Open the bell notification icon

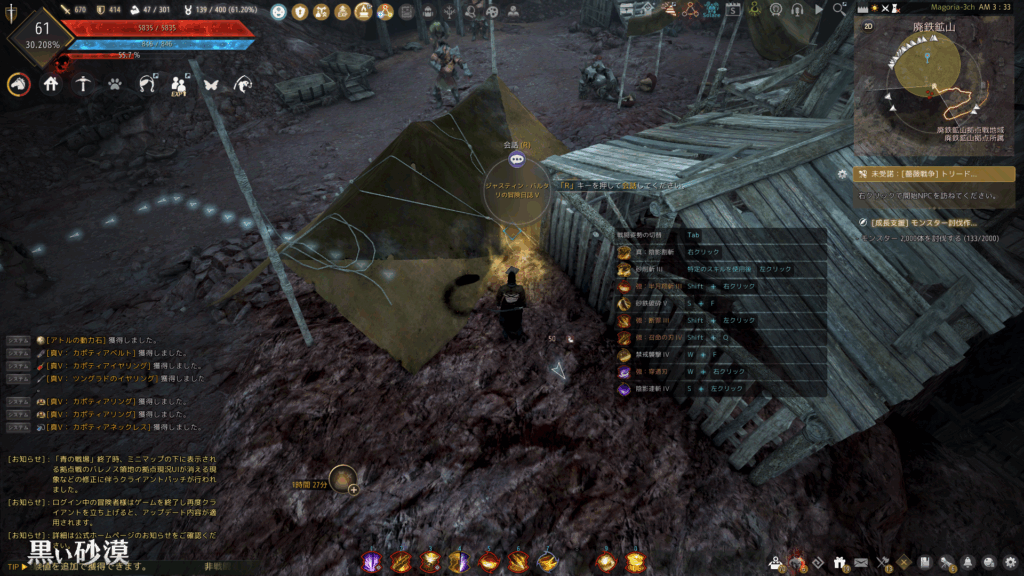(x=969, y=562)
